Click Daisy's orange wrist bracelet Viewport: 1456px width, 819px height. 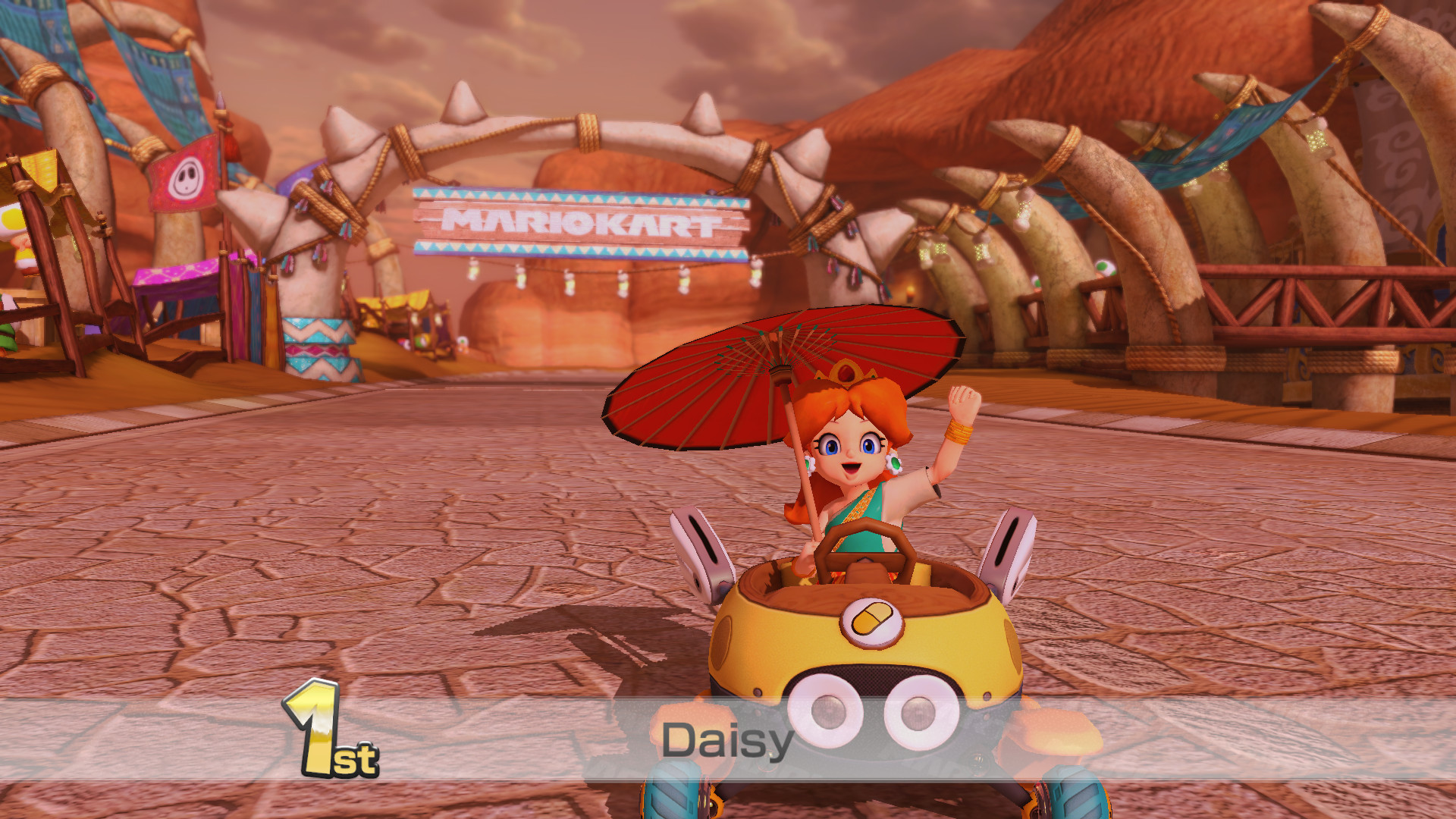(959, 432)
